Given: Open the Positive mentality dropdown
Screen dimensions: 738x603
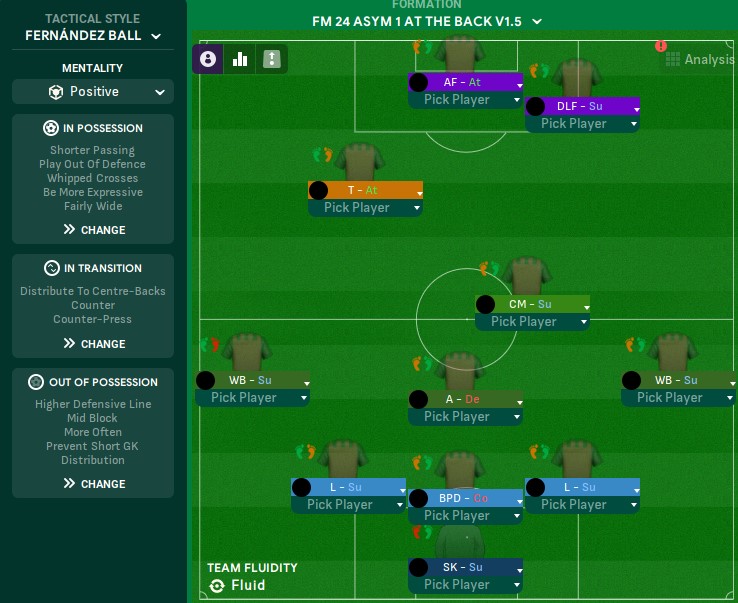Looking at the screenshot, I should pos(93,92).
